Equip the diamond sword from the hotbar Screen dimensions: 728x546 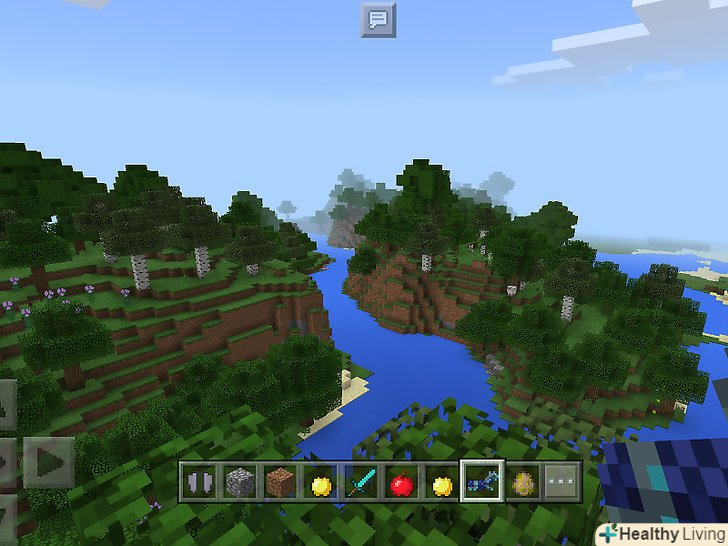(360, 484)
